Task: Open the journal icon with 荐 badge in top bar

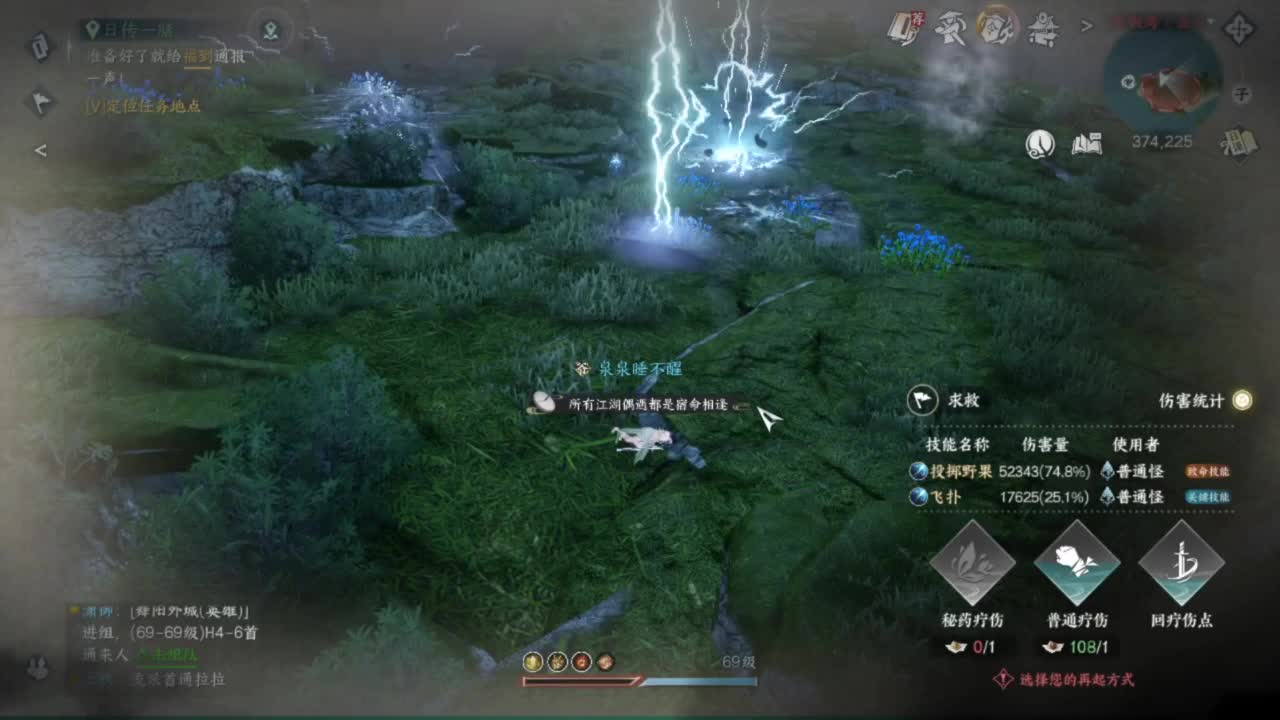Action: [905, 25]
